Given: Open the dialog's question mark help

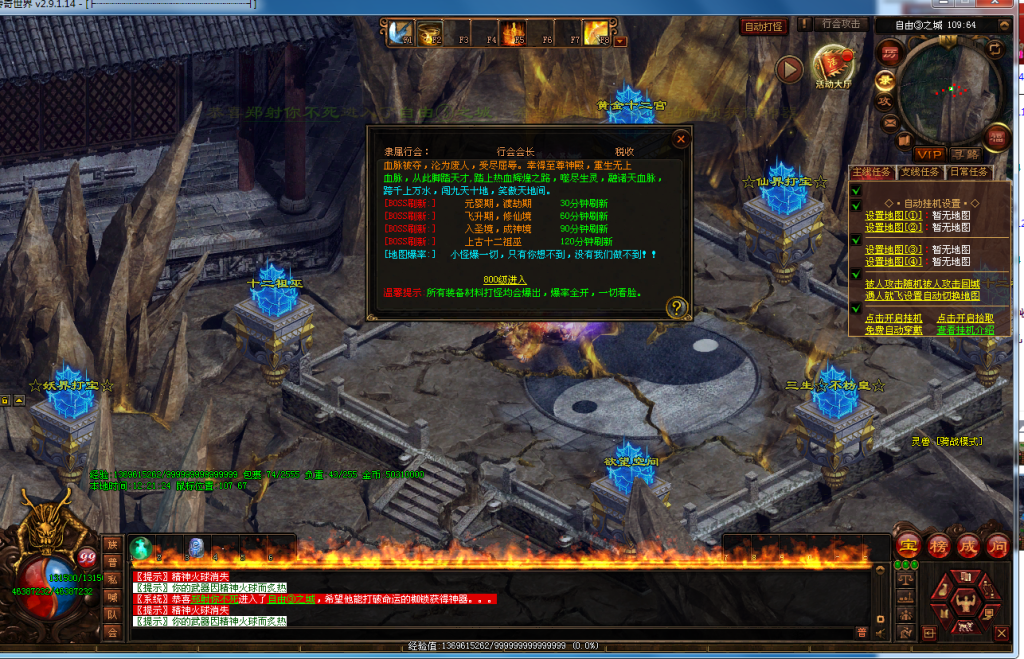Looking at the screenshot, I should click(677, 307).
